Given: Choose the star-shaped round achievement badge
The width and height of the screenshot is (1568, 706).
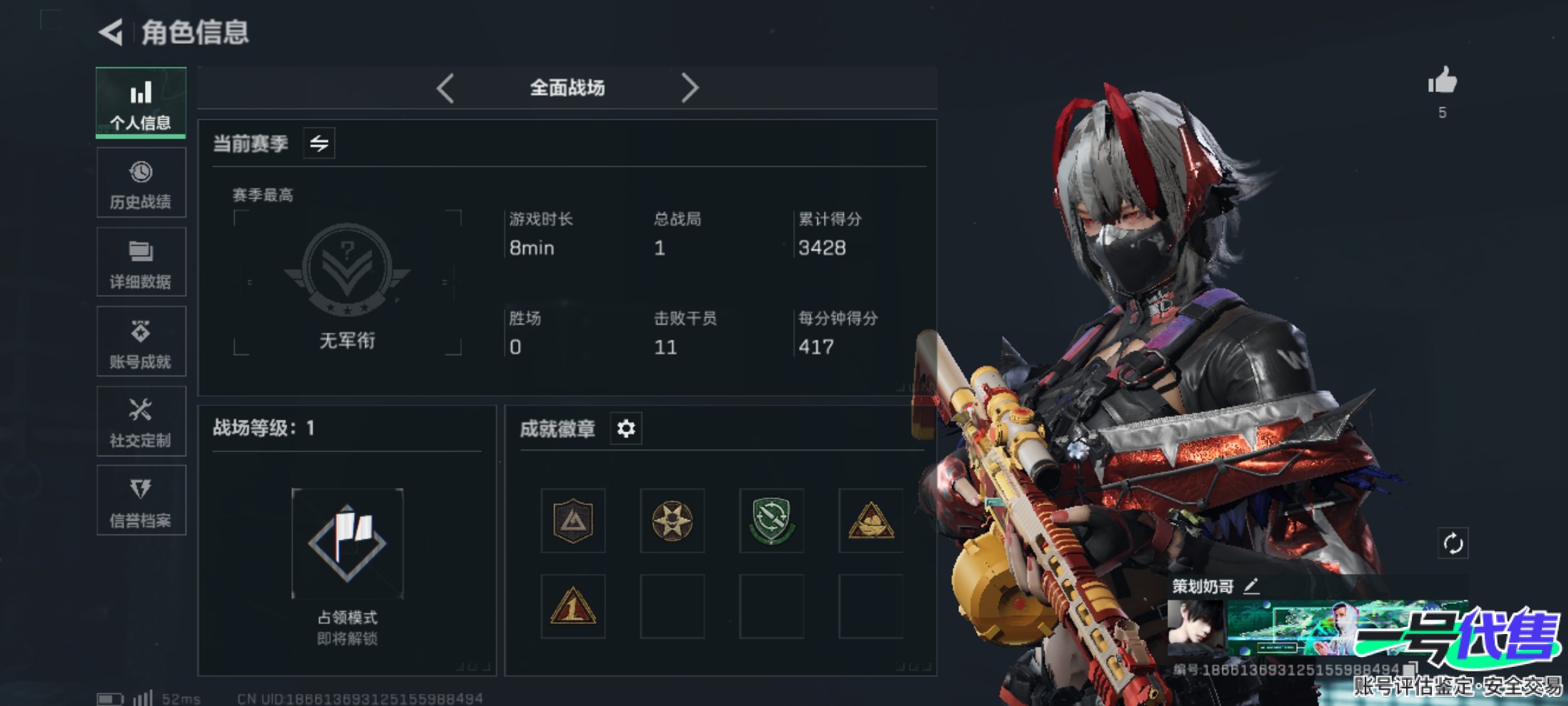Looking at the screenshot, I should point(672,521).
